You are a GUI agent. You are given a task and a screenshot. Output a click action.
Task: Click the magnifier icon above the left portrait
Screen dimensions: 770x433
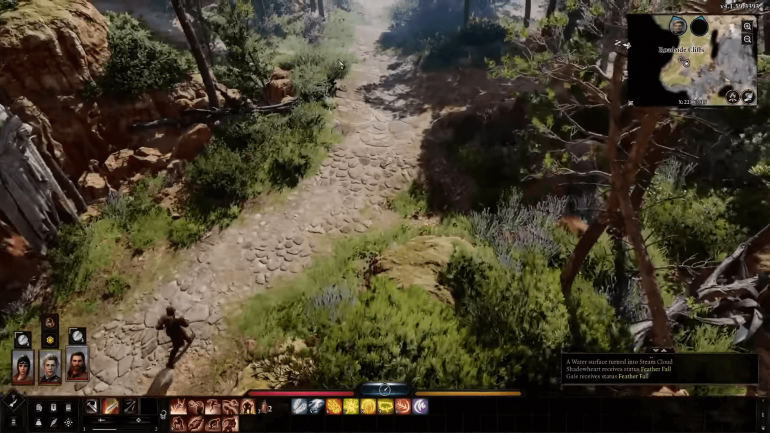coord(22,339)
